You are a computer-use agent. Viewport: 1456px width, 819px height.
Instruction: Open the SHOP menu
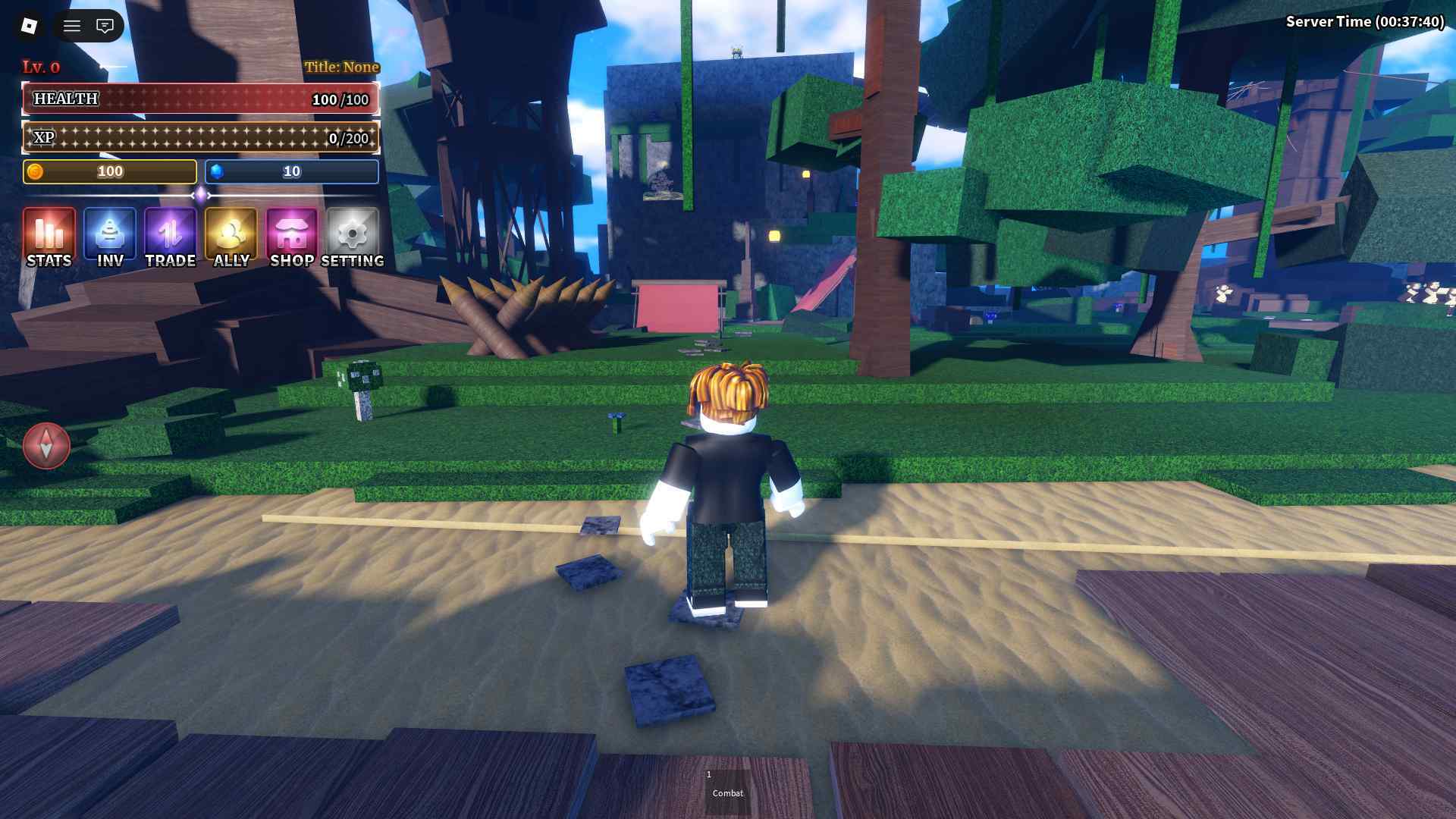292,236
